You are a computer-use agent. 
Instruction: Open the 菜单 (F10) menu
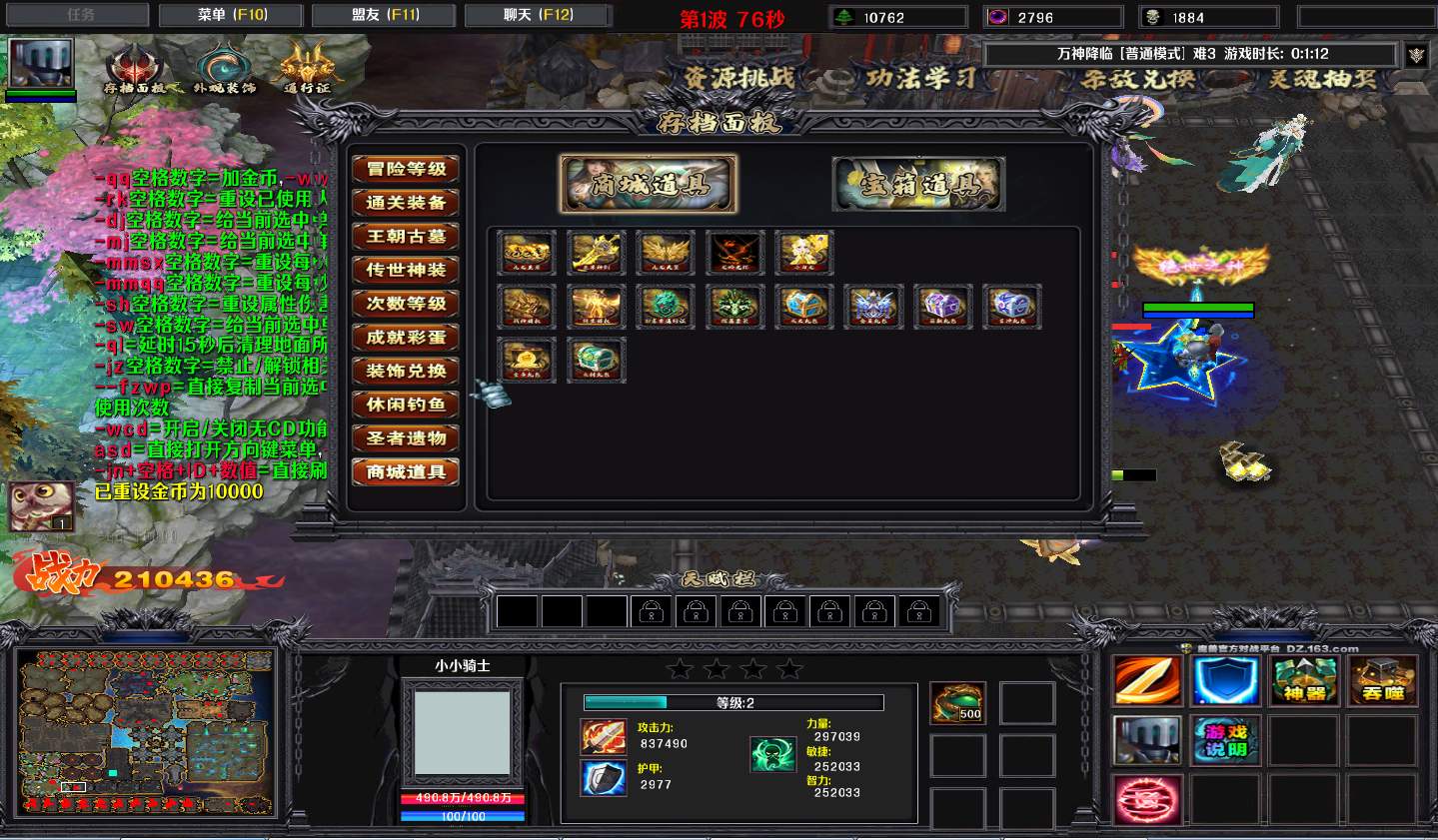click(232, 15)
